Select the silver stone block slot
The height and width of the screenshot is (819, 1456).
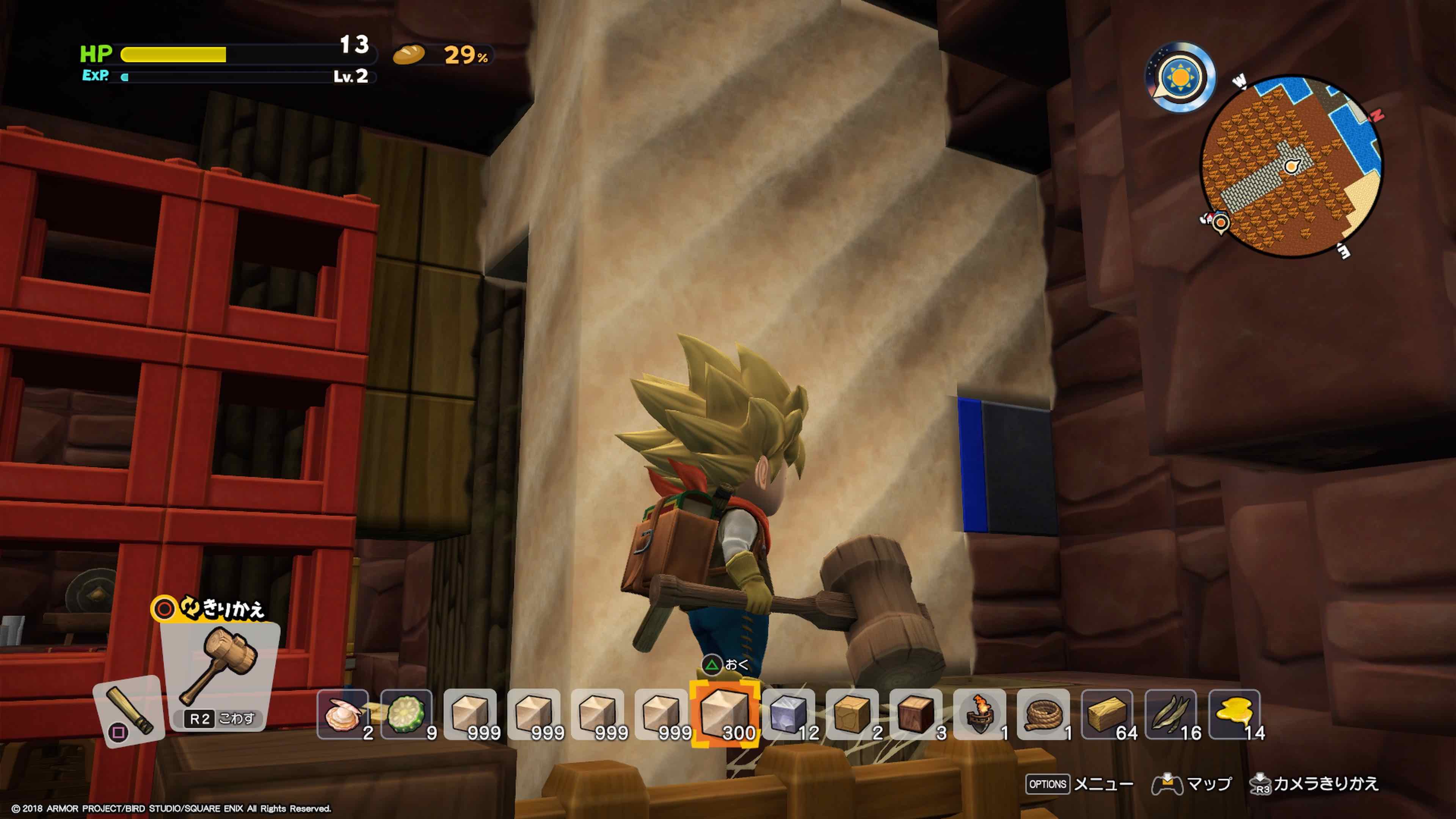[789, 714]
